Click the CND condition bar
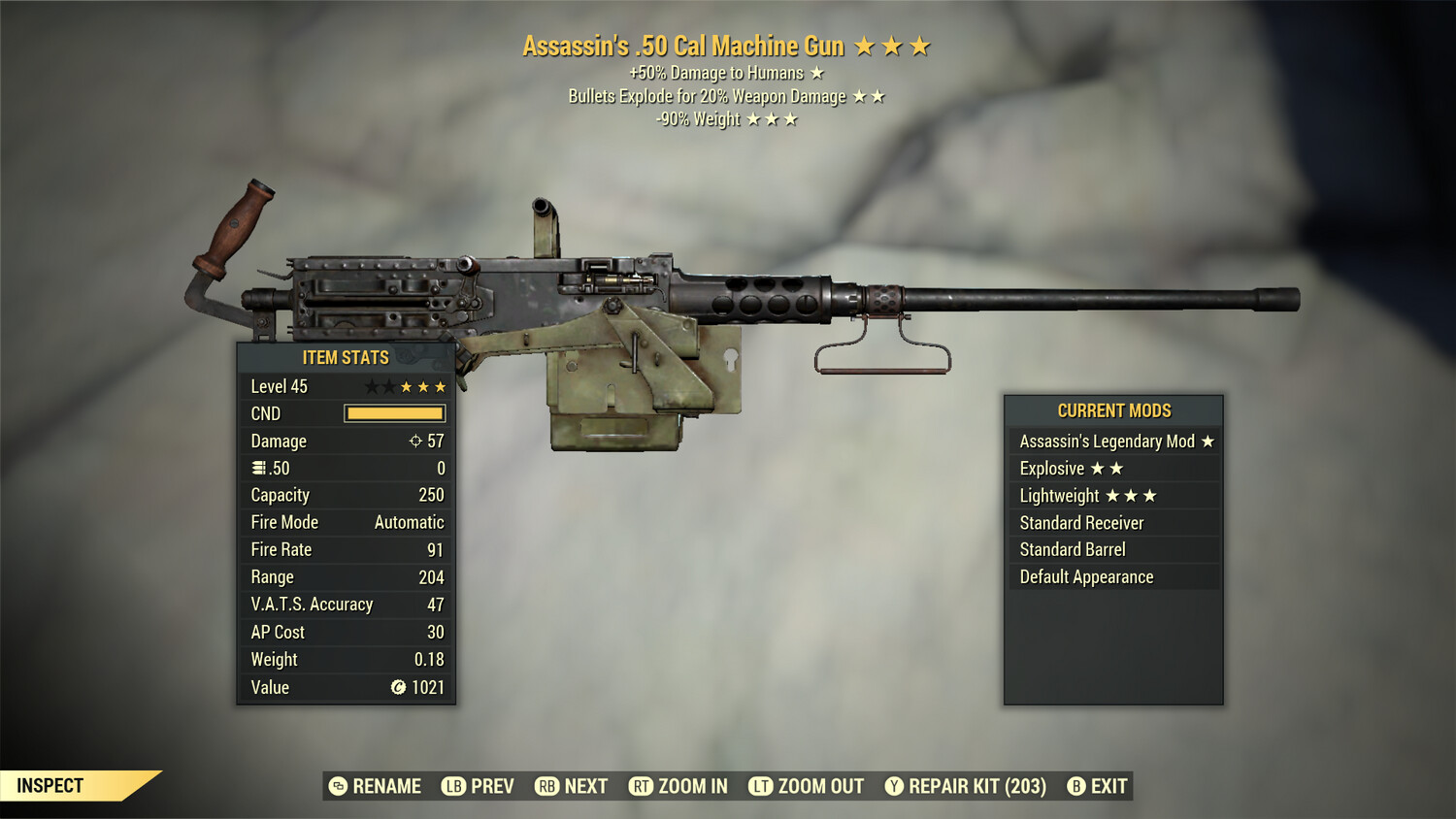The width and height of the screenshot is (1456, 819). tap(394, 413)
